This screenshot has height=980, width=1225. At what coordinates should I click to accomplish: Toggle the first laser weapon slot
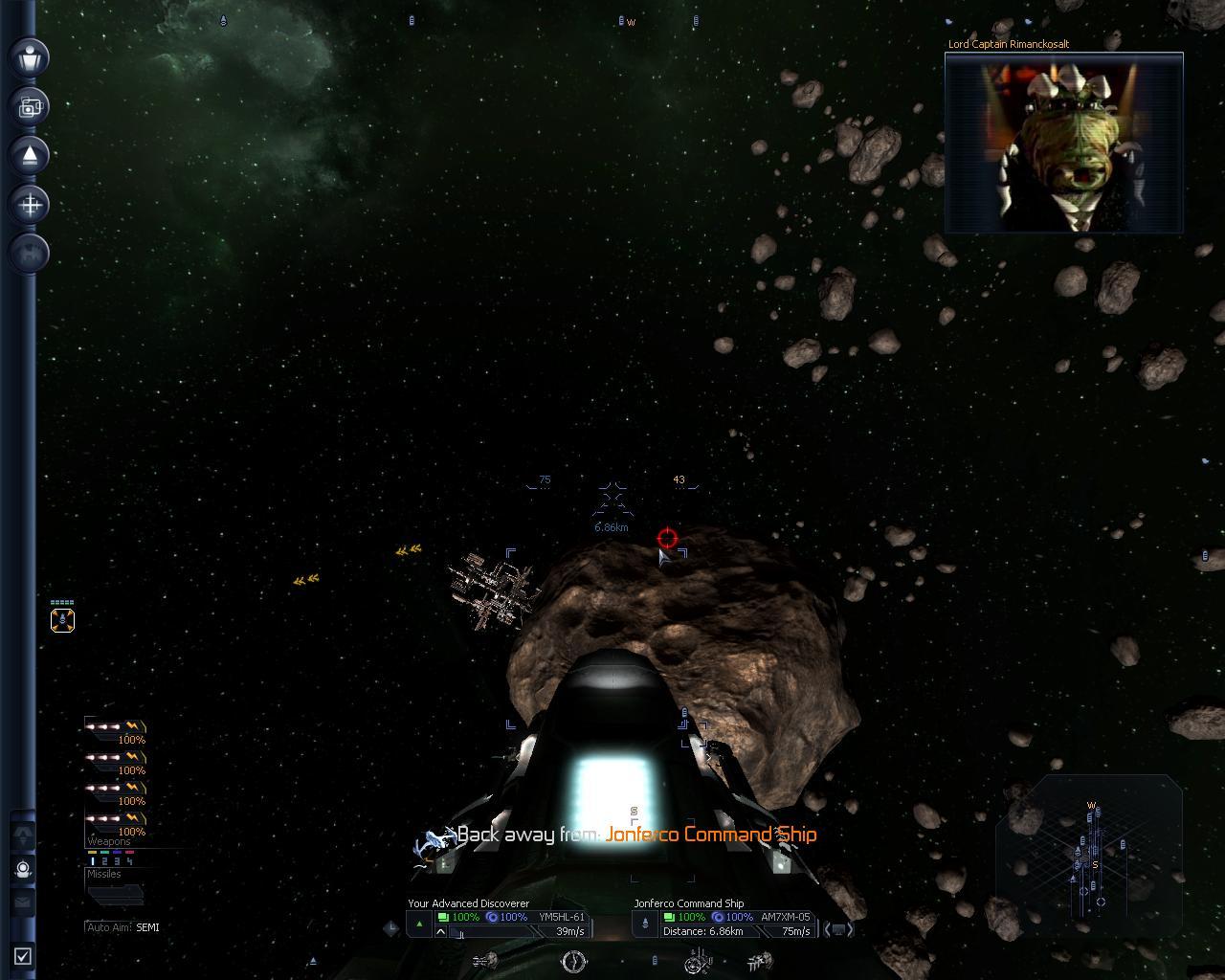click(x=115, y=729)
